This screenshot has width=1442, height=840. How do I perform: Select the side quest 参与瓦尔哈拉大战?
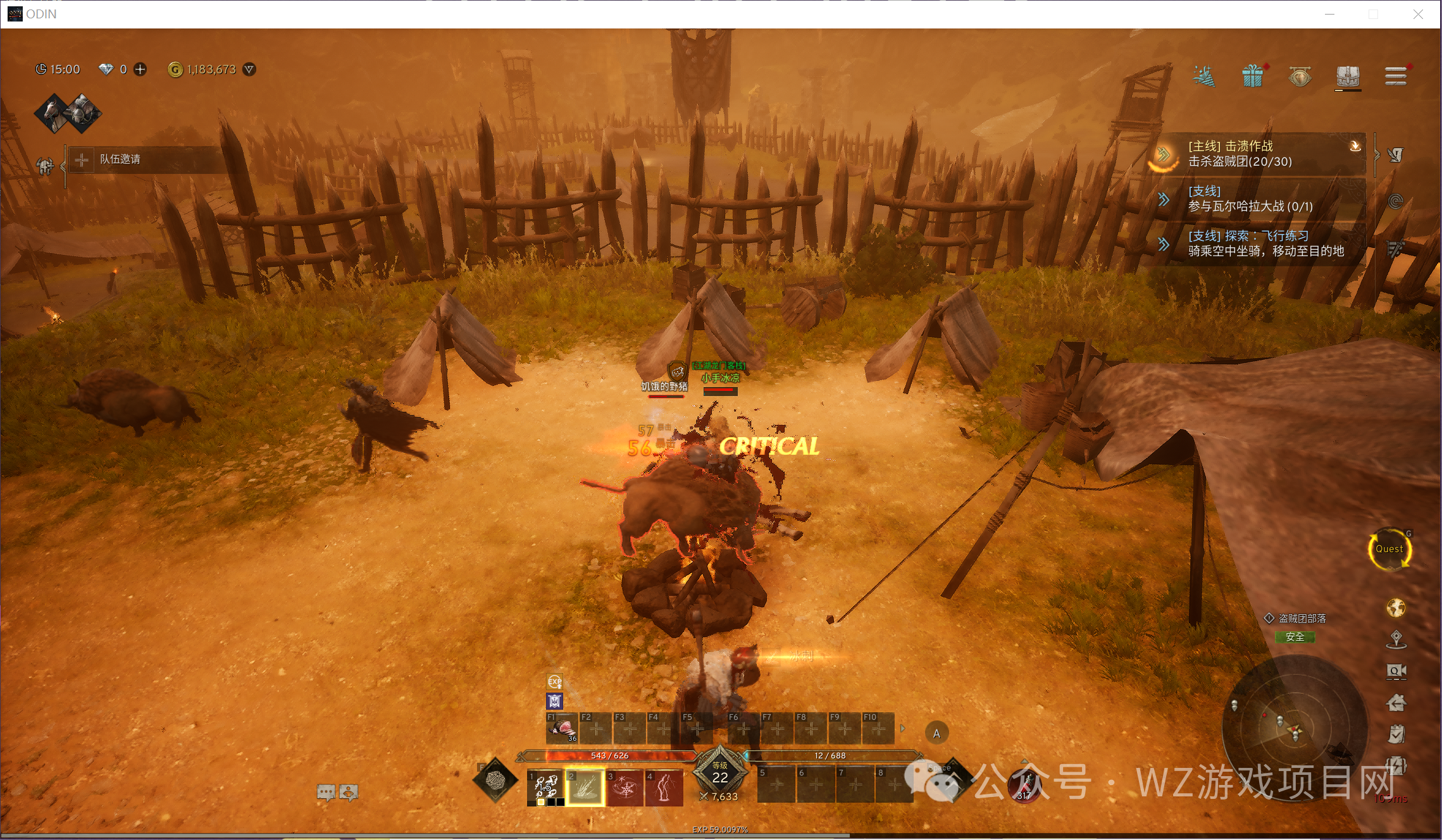click(x=1256, y=199)
